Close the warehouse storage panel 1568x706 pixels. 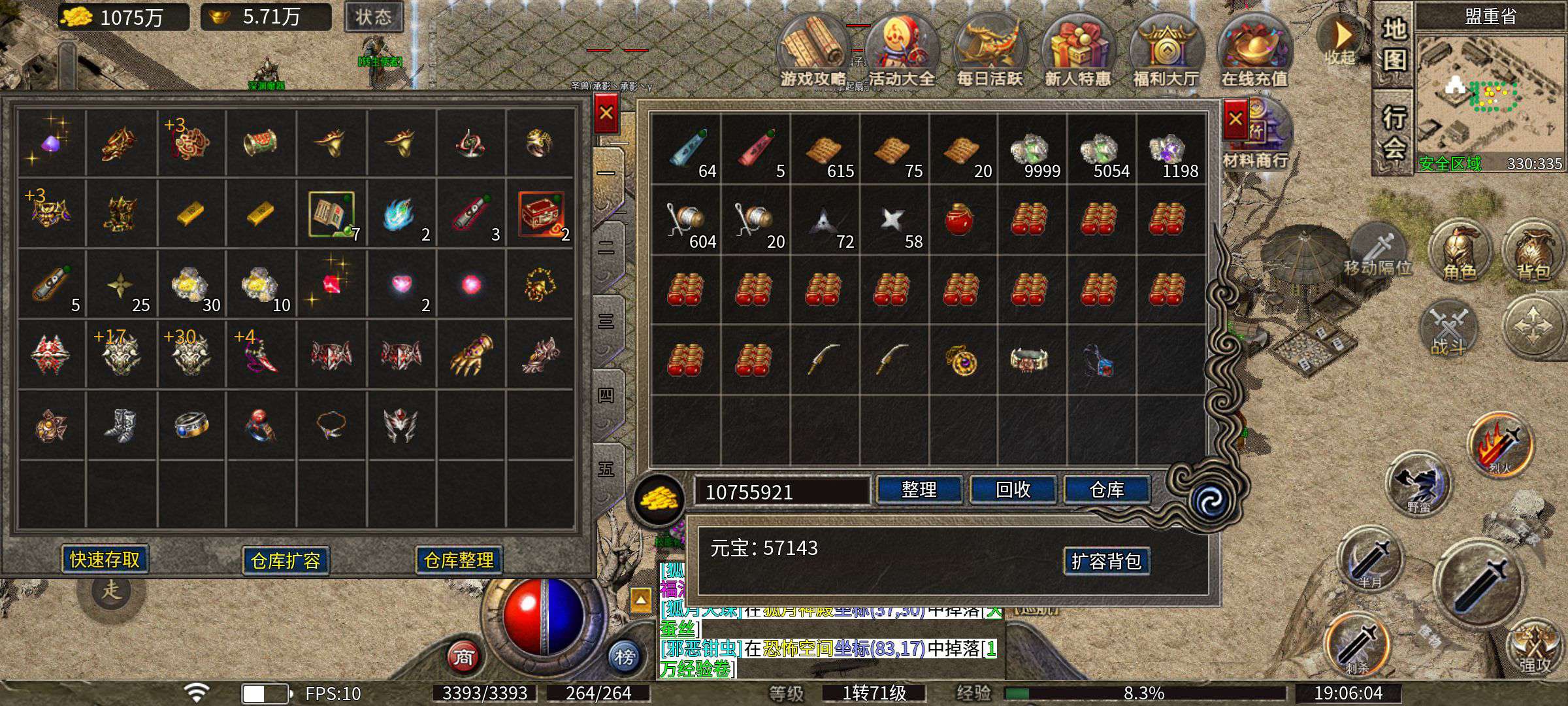pos(606,113)
